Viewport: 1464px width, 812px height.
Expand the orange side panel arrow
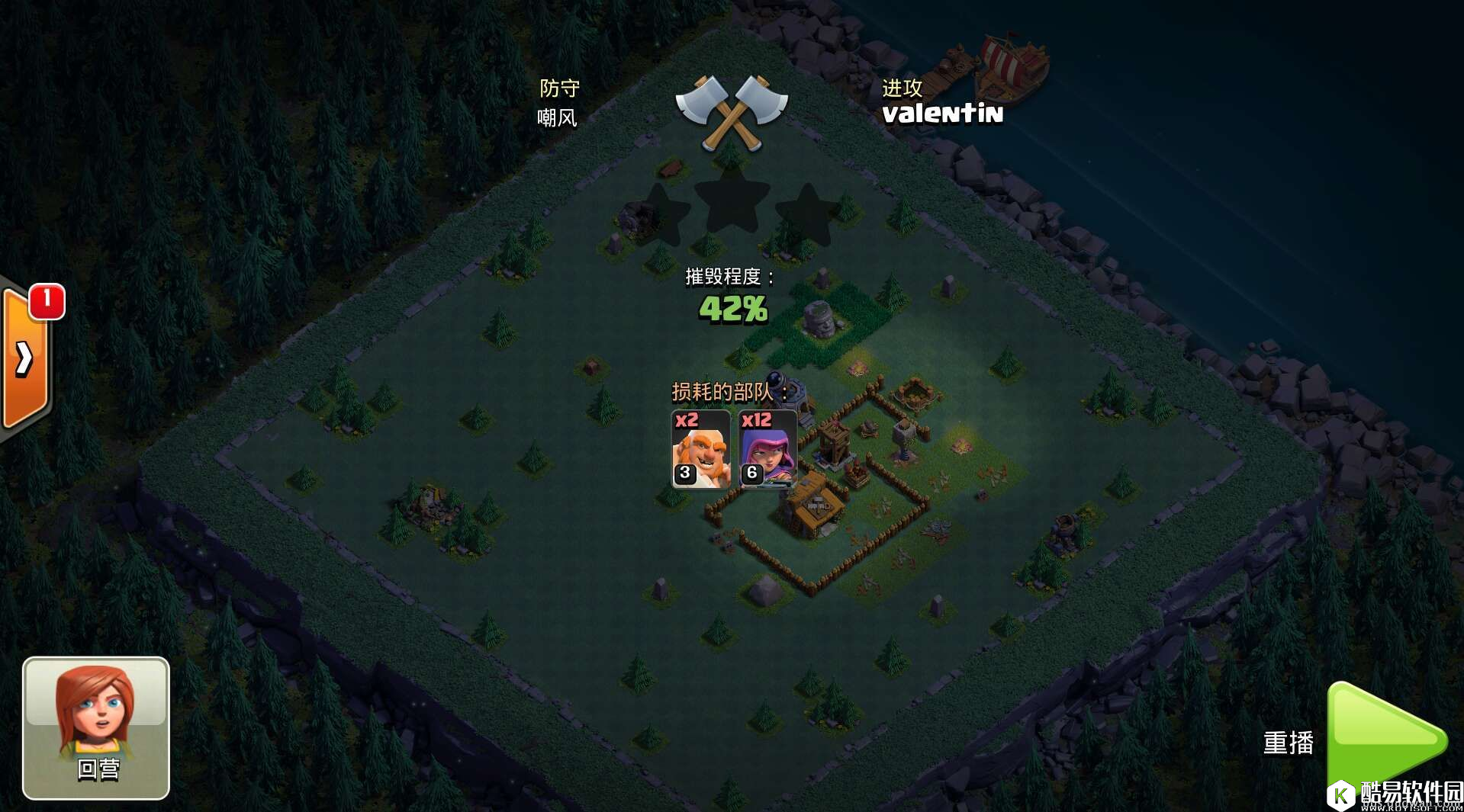click(25, 358)
